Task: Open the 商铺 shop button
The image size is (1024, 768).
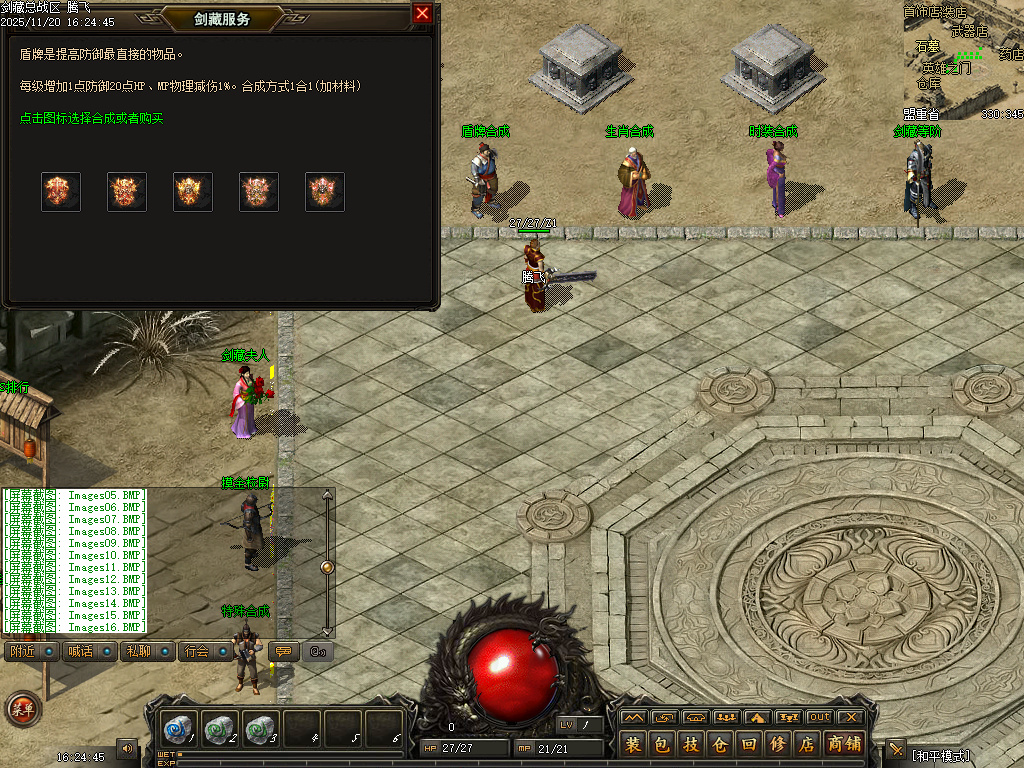Action: (x=843, y=744)
